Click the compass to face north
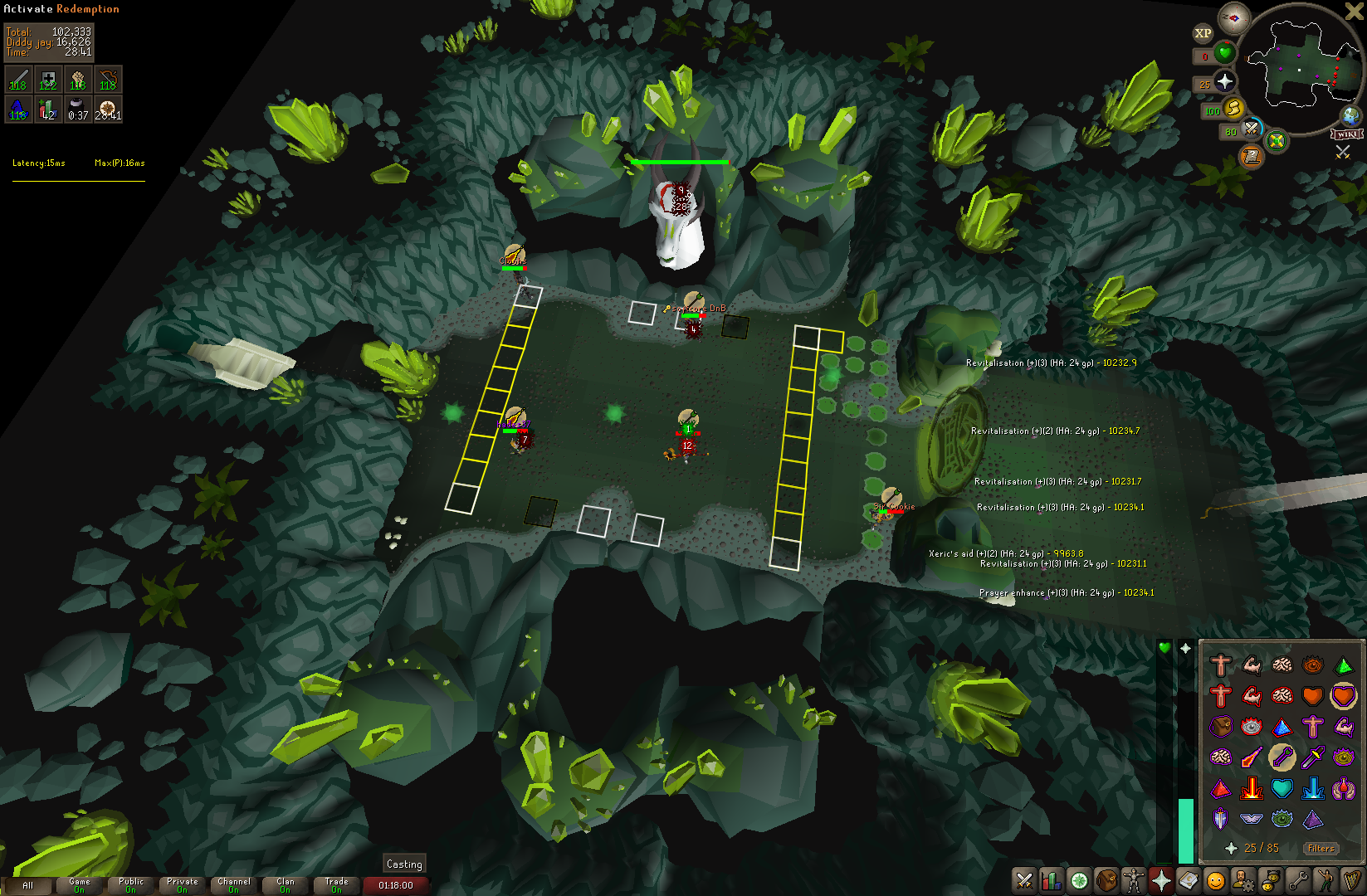 coord(1233,18)
